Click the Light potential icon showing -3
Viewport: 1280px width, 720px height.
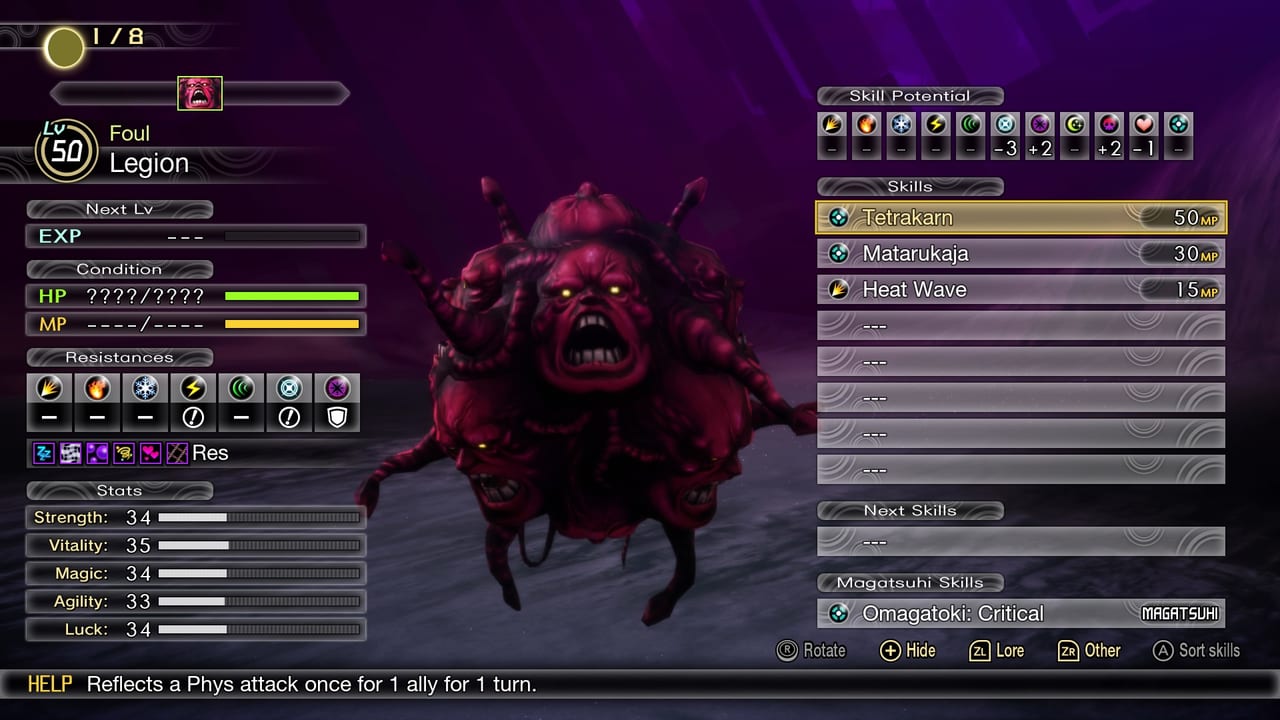(1004, 129)
